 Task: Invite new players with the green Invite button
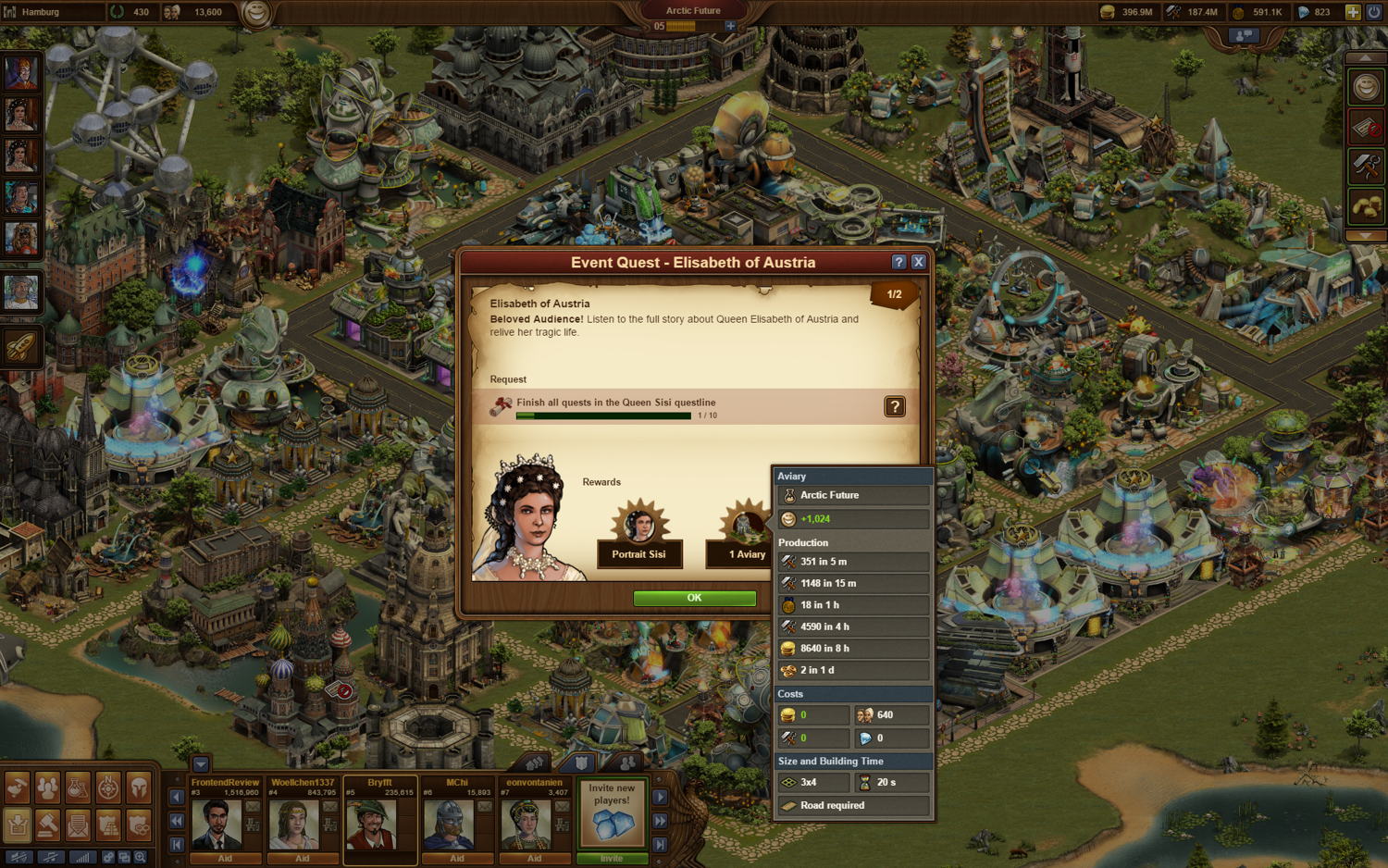(612, 858)
